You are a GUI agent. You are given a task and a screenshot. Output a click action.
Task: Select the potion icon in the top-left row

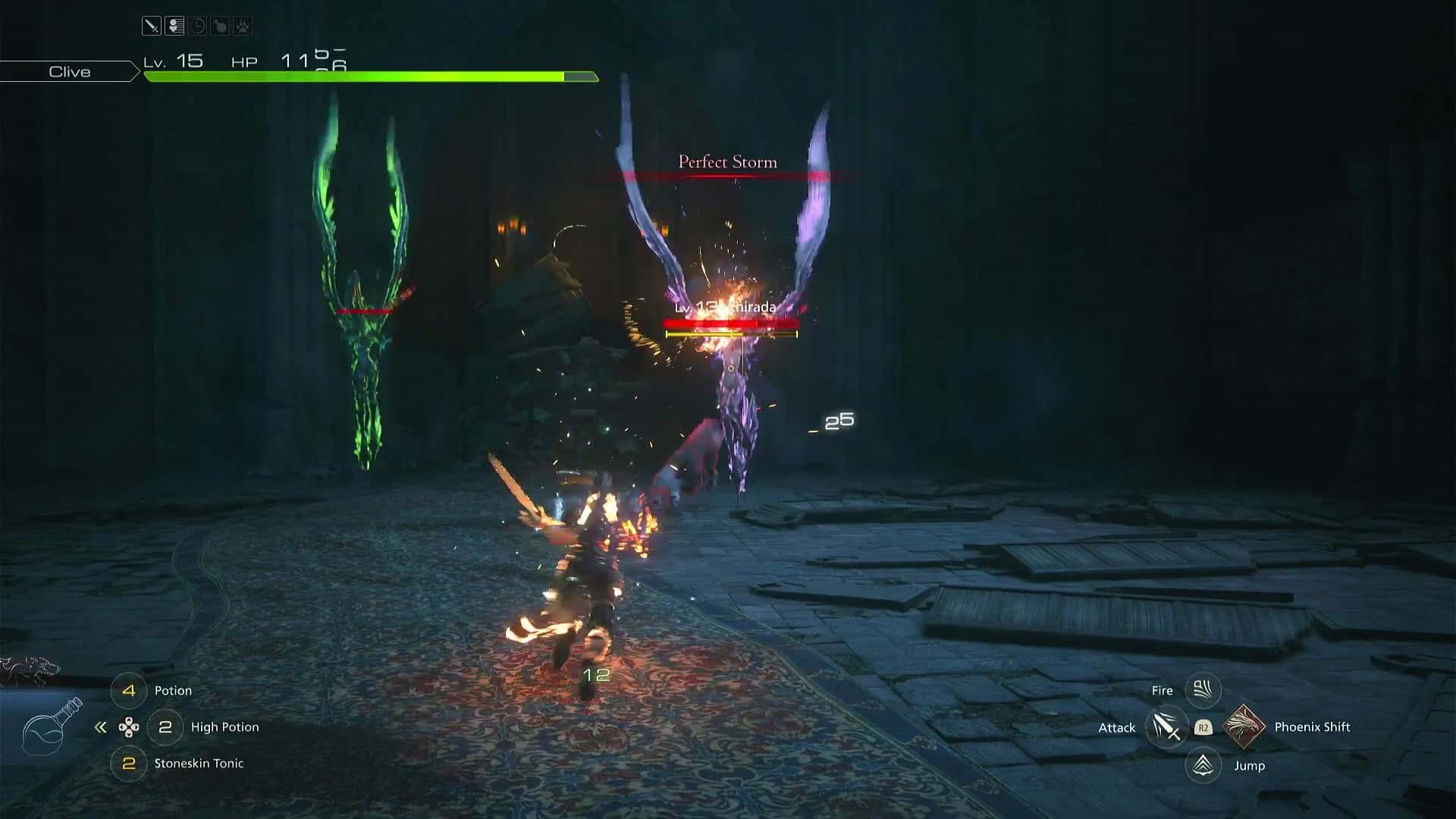coord(219,25)
